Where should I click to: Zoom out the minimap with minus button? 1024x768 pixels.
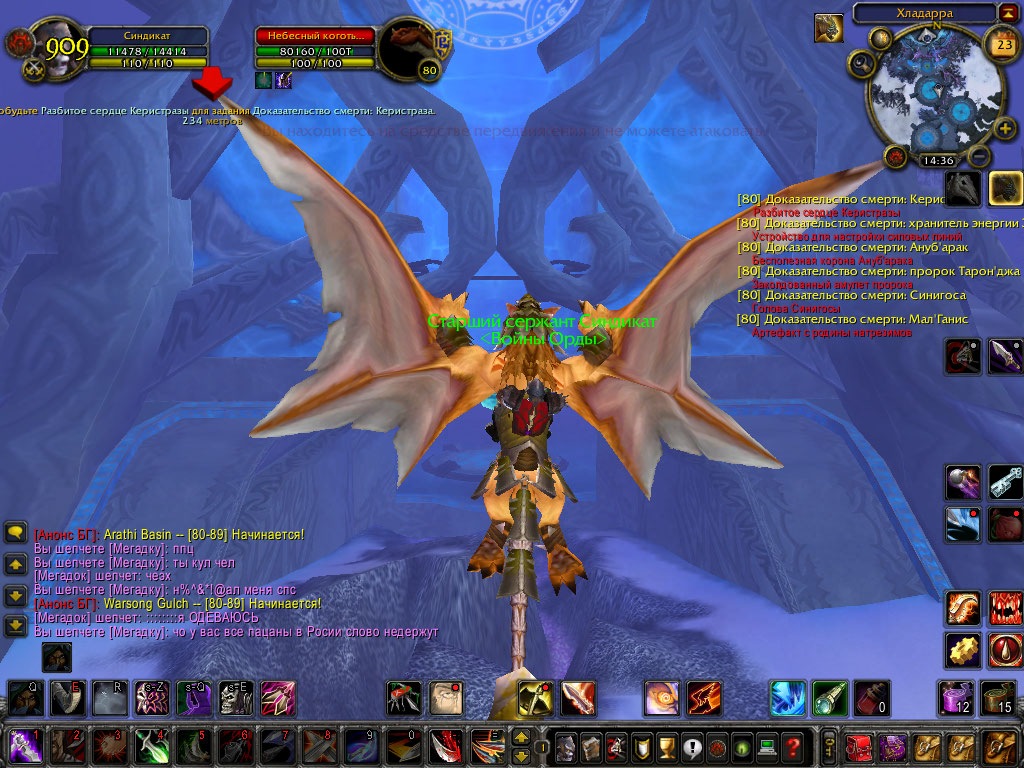pos(979,157)
